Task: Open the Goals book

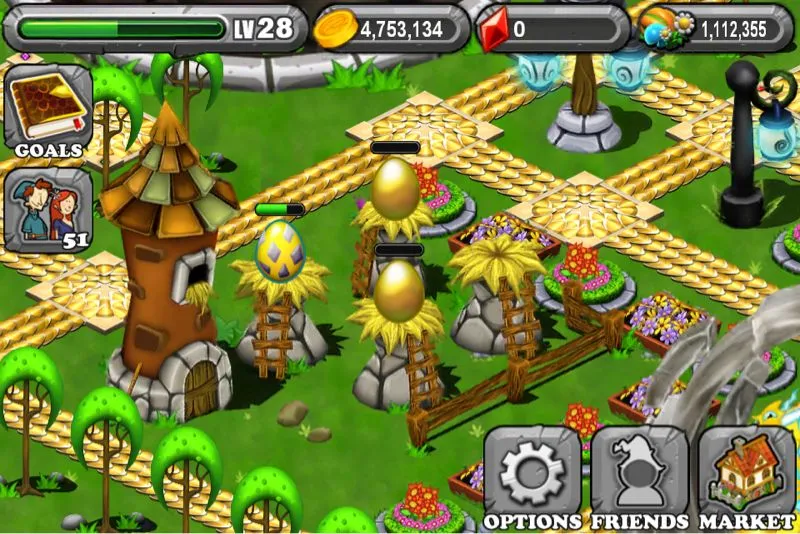Action: coord(48,105)
